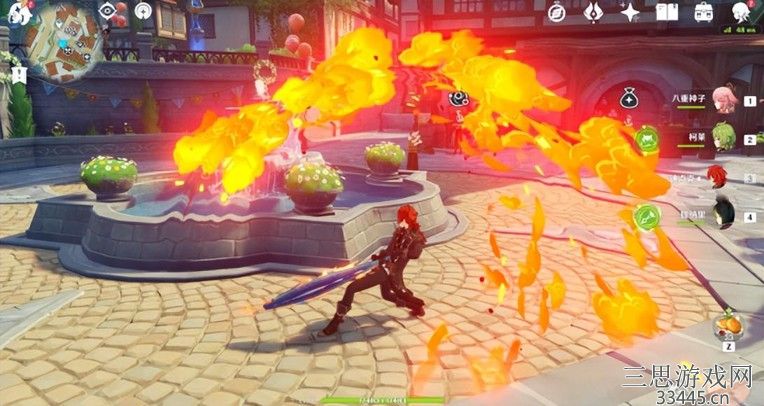Open the backpack inventory
Screen dimensions: 764x406
point(704,12)
